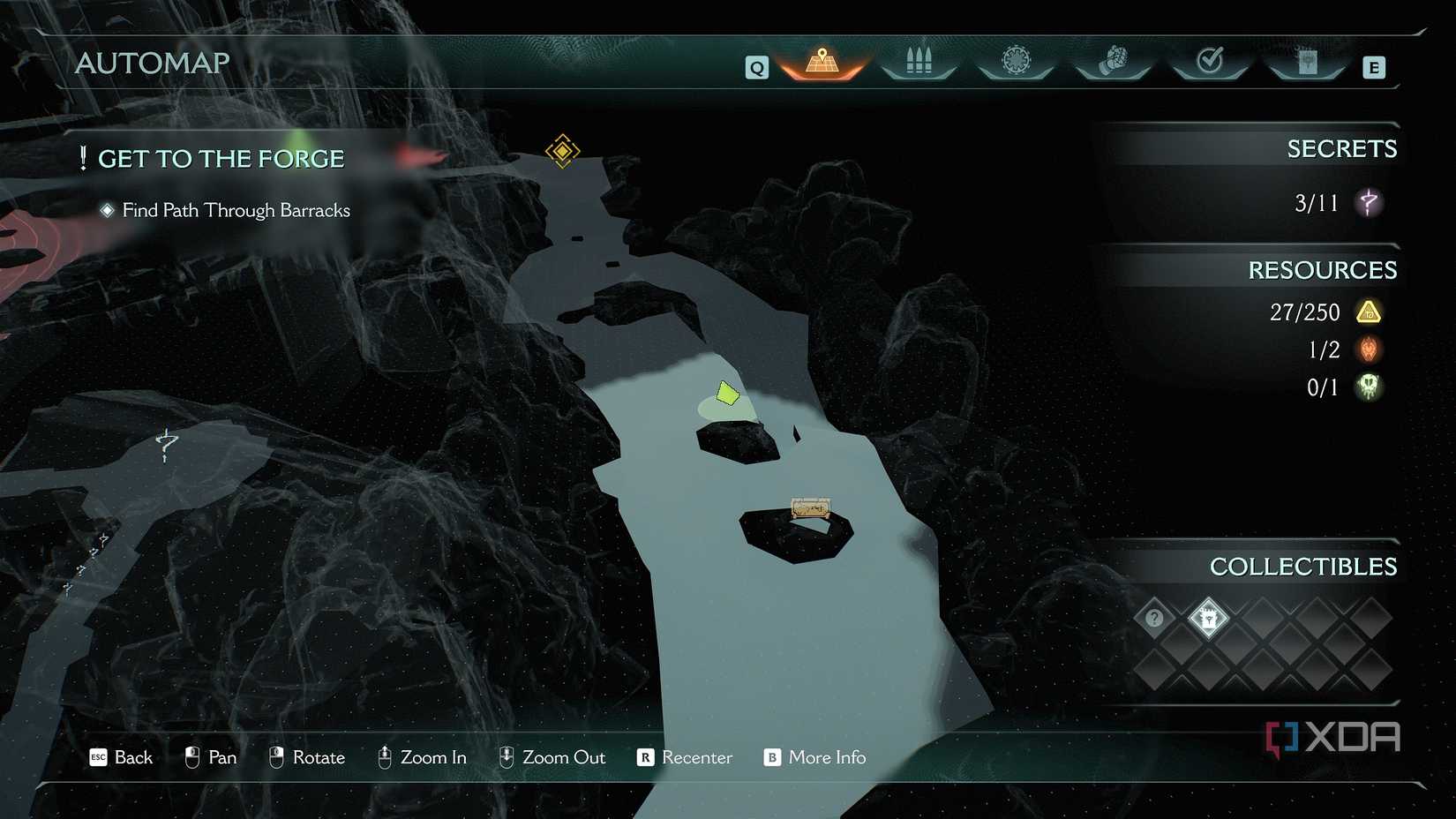Click the Zoom In control
The height and width of the screenshot is (819, 1456).
(x=422, y=757)
